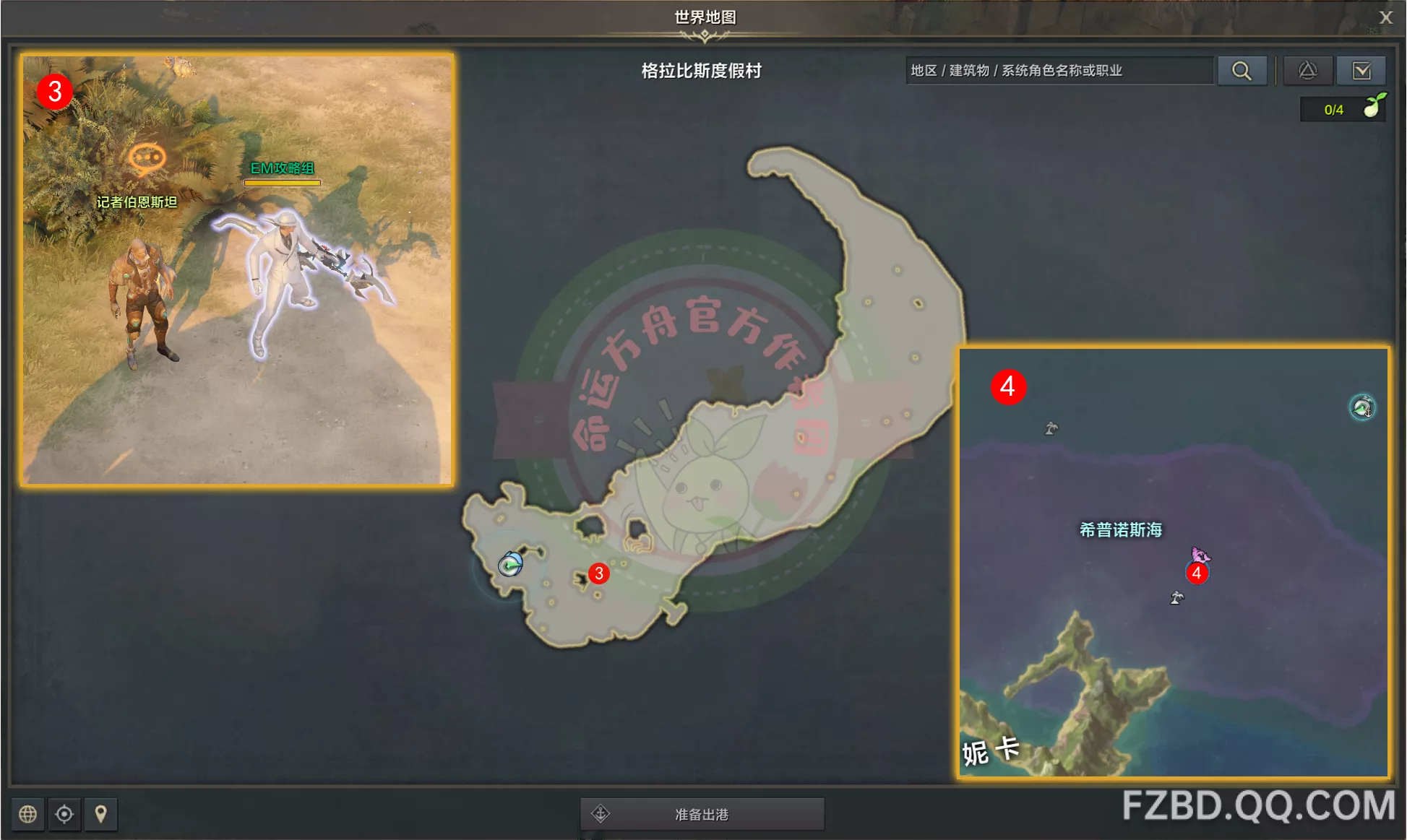Click the anchor icon on the departure button
1407x840 pixels.
click(x=601, y=815)
